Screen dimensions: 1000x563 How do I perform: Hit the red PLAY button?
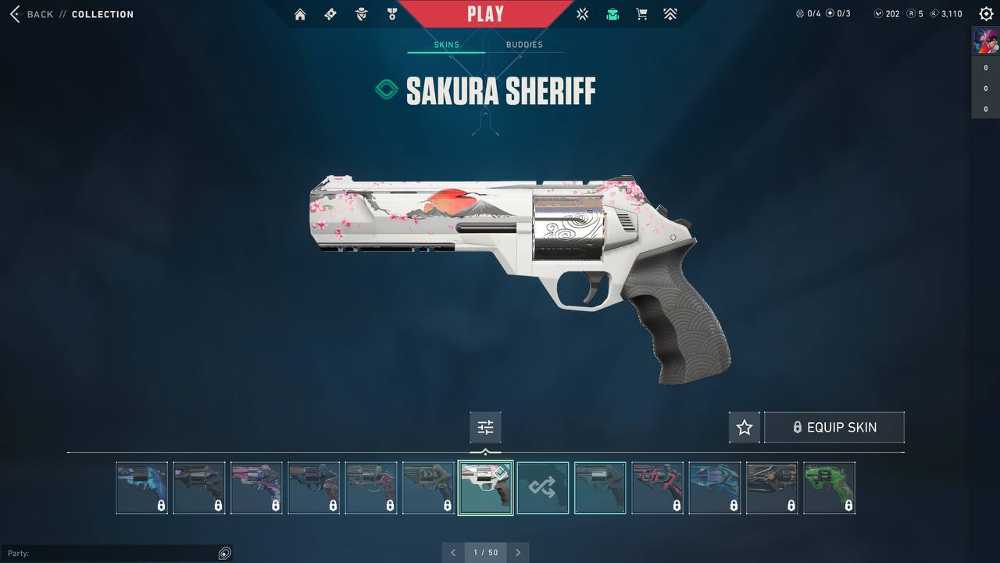(486, 14)
